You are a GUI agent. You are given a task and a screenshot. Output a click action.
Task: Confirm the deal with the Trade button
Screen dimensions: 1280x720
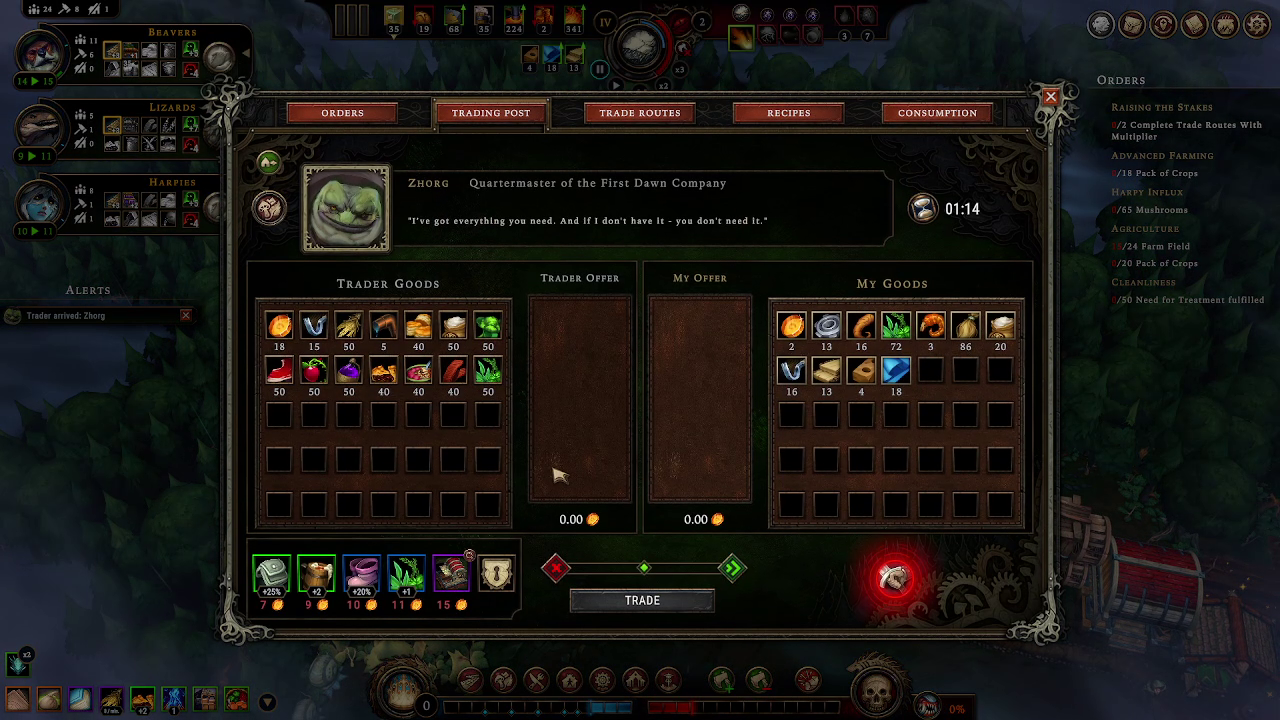[642, 600]
